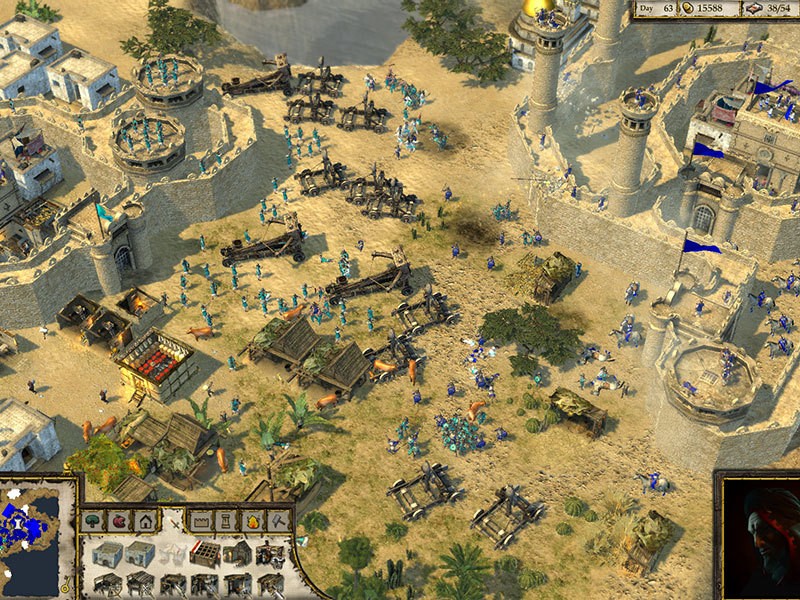Choose the building with the red grid roof
800x600 pixels.
click(205, 553)
